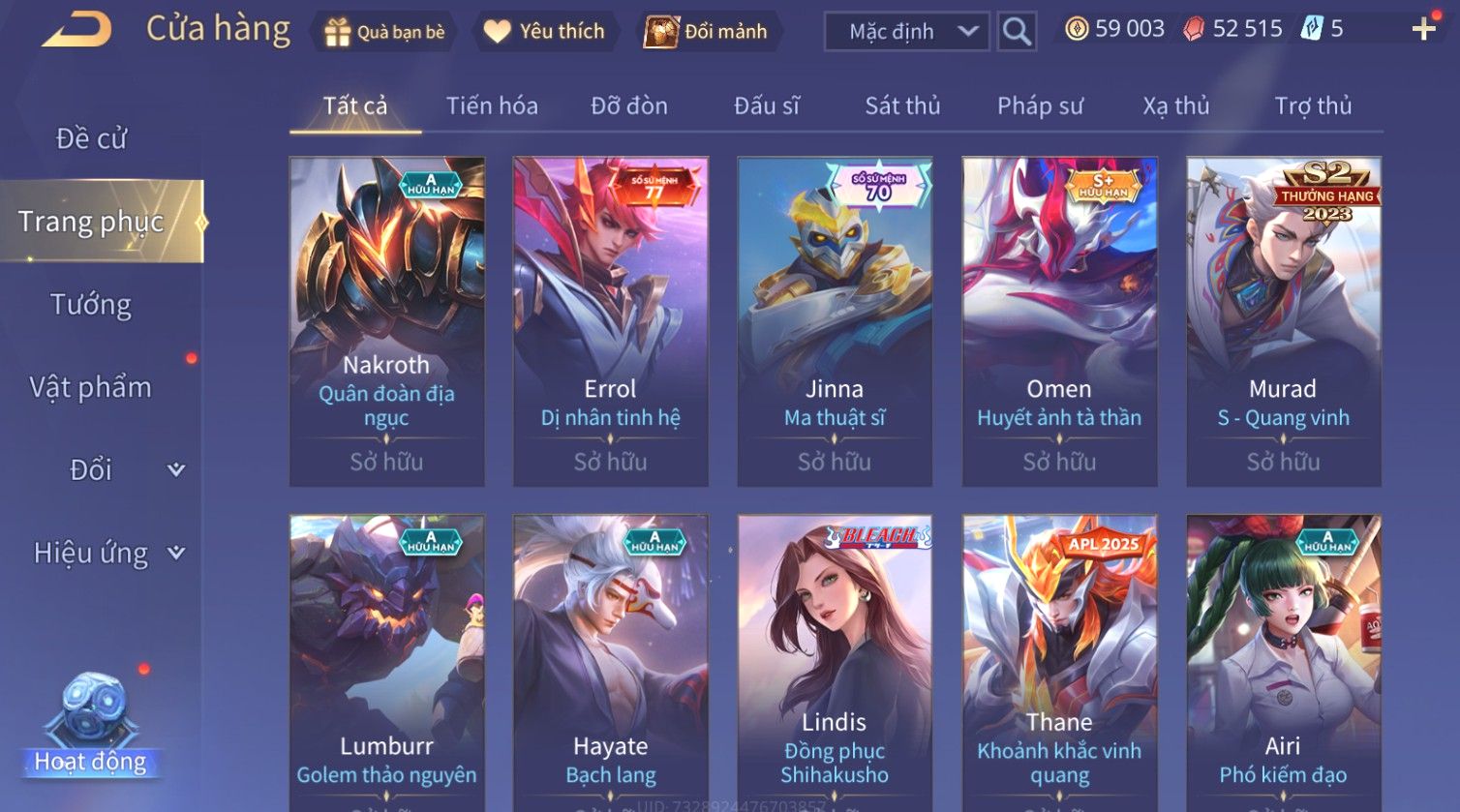Add currency with the plus button
Viewport: 1460px width, 812px height.
point(1423,30)
